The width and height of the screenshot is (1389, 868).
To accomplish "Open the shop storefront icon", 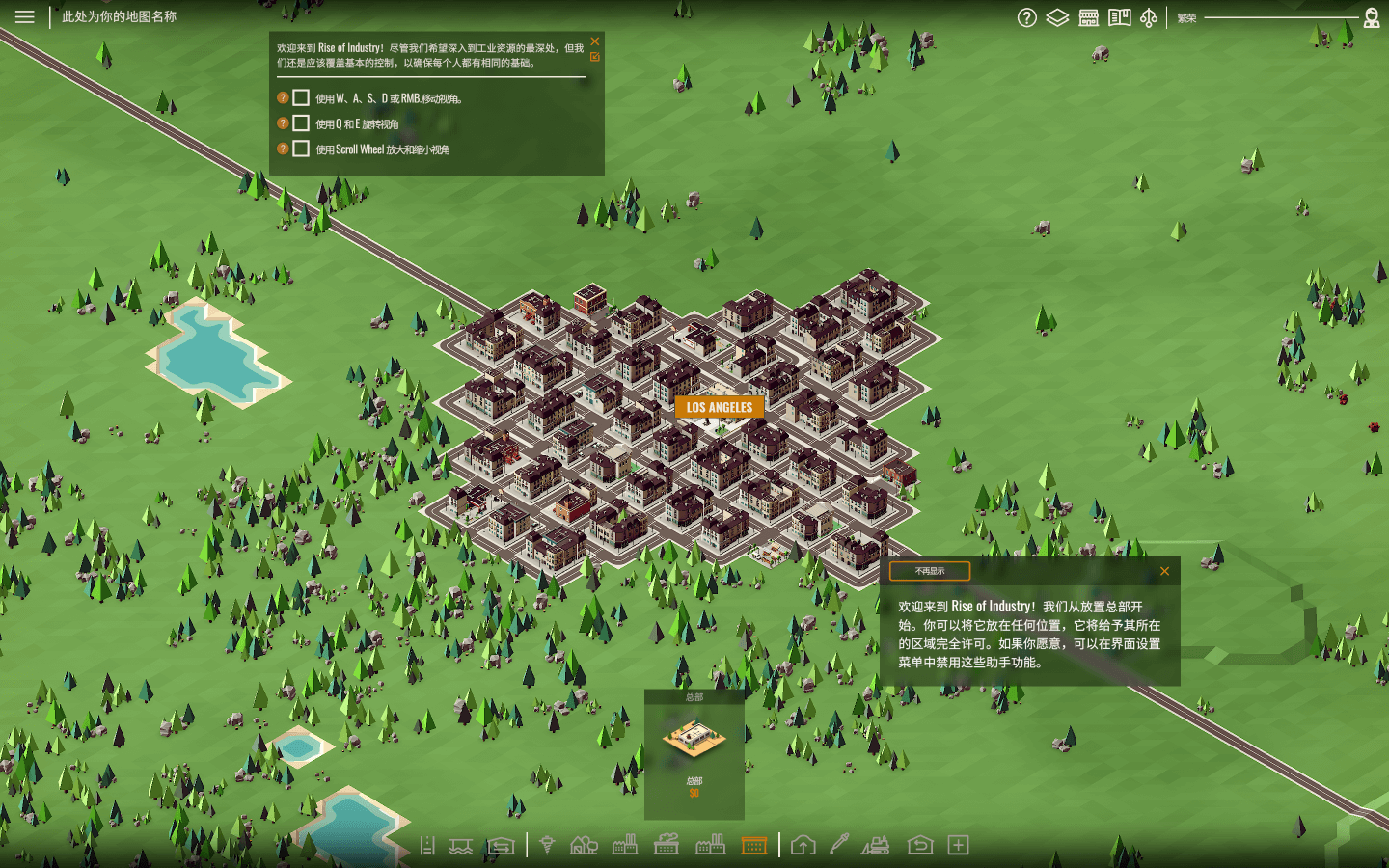I will 1088,17.
